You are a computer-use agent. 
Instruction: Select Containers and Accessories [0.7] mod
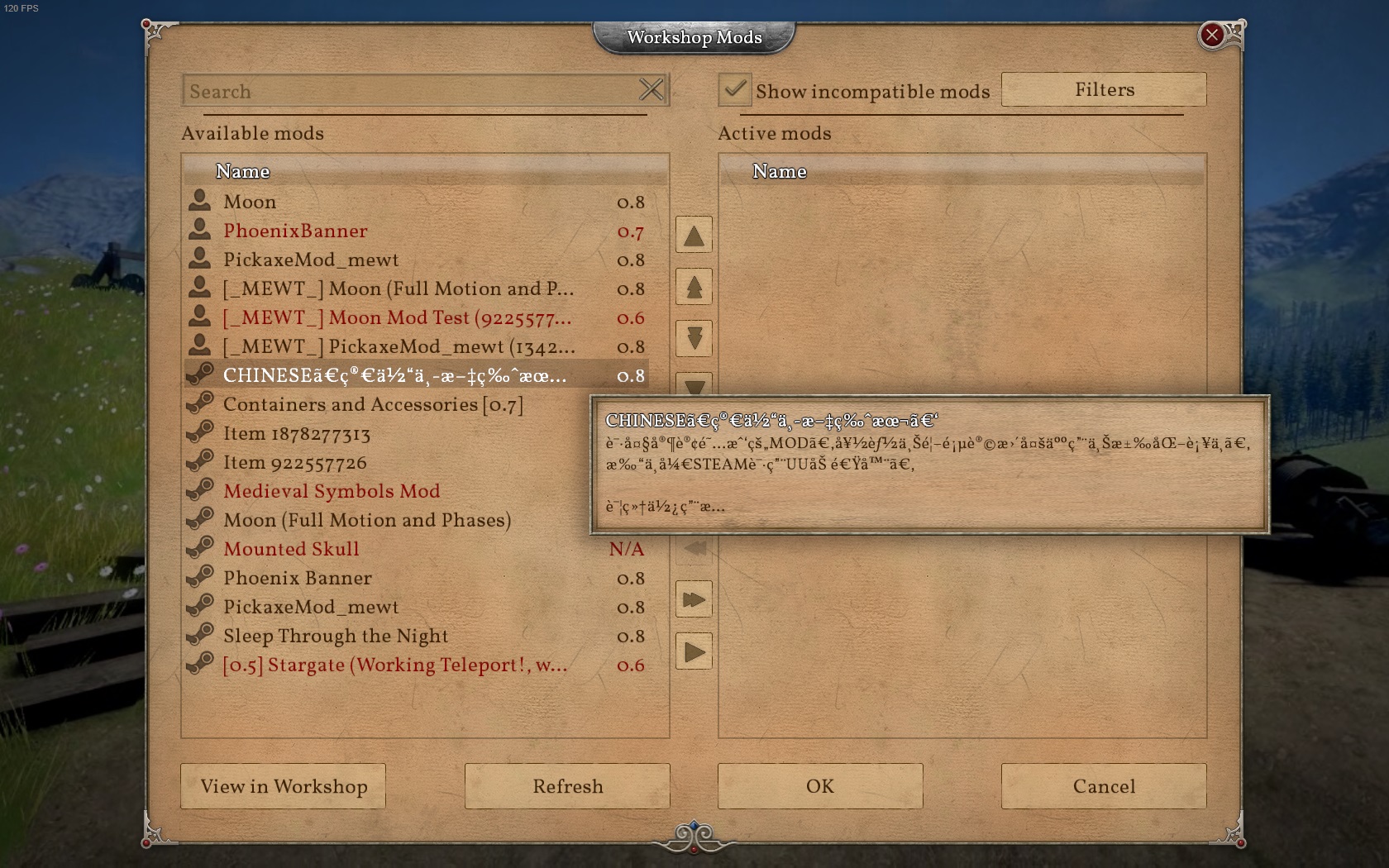pyautogui.click(x=373, y=405)
